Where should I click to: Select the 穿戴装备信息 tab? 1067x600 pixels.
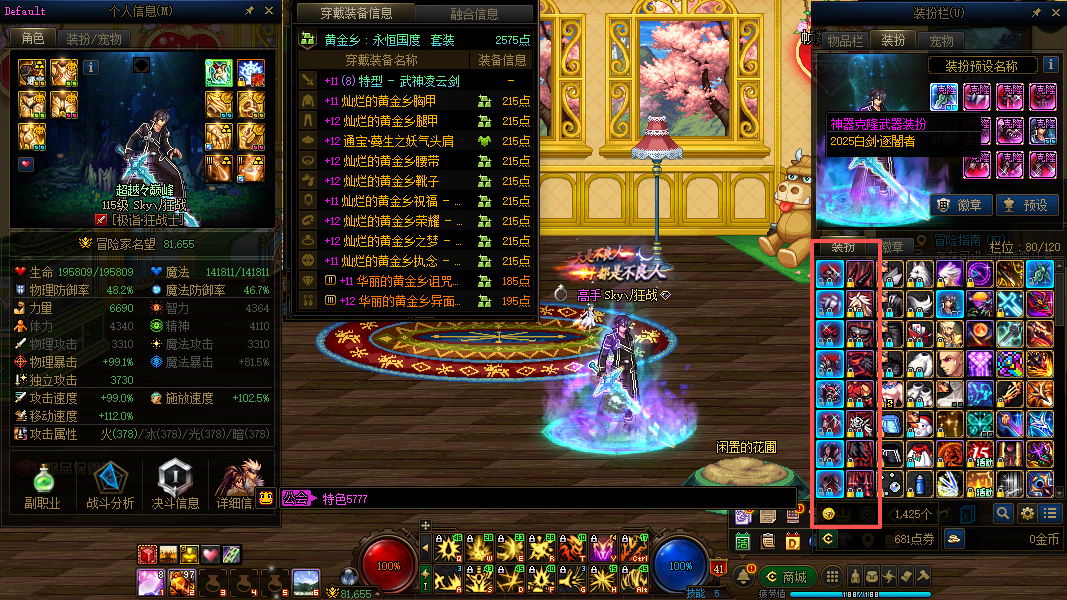[356, 14]
